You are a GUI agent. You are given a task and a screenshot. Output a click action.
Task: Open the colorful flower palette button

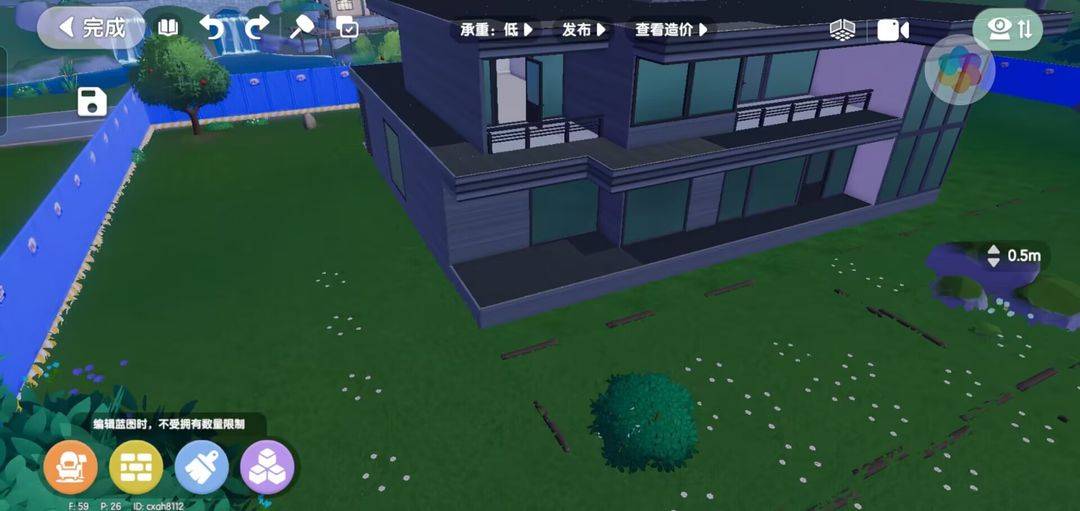(959, 70)
